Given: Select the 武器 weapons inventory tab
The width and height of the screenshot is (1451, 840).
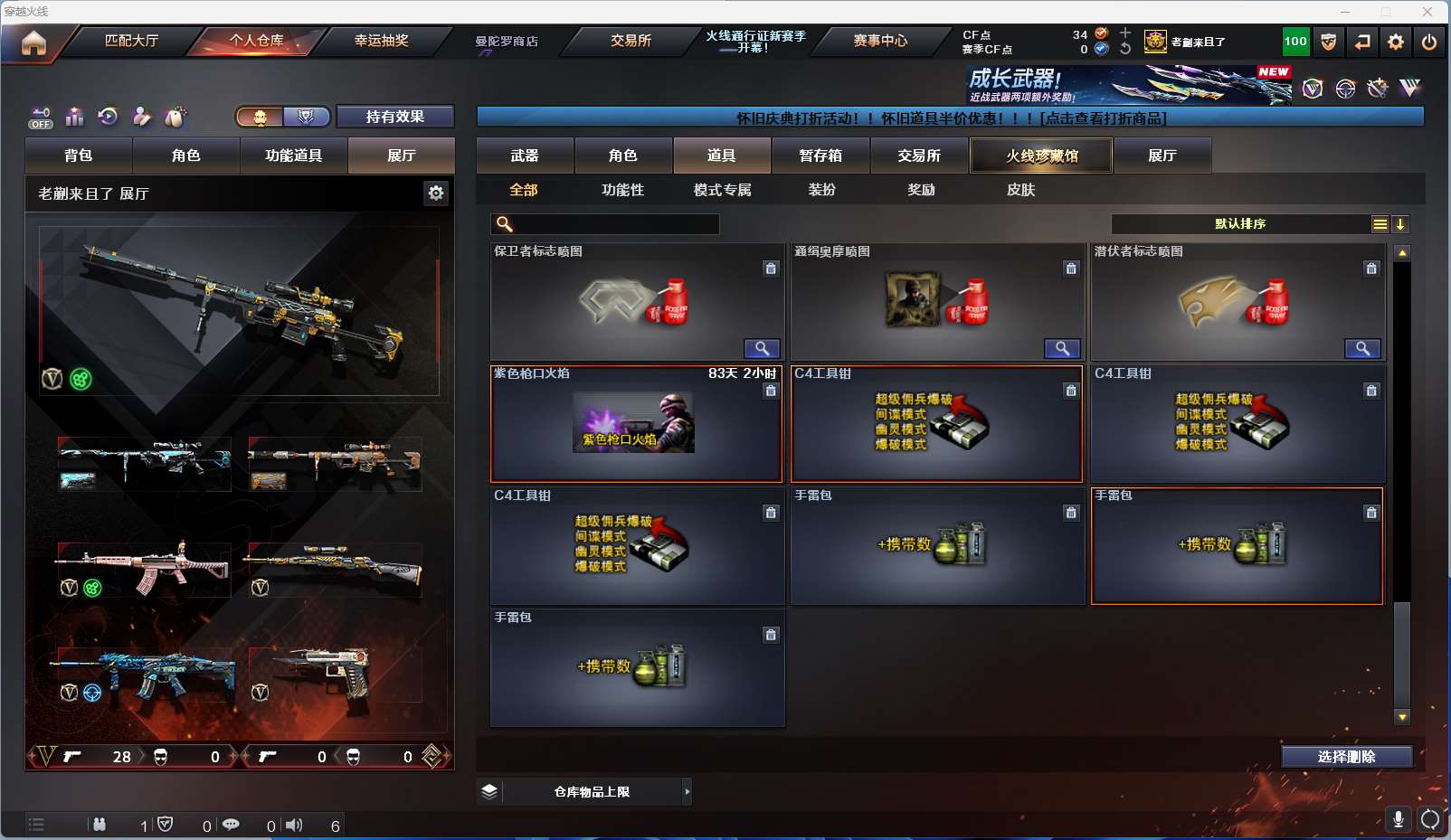Looking at the screenshot, I should coord(525,156).
